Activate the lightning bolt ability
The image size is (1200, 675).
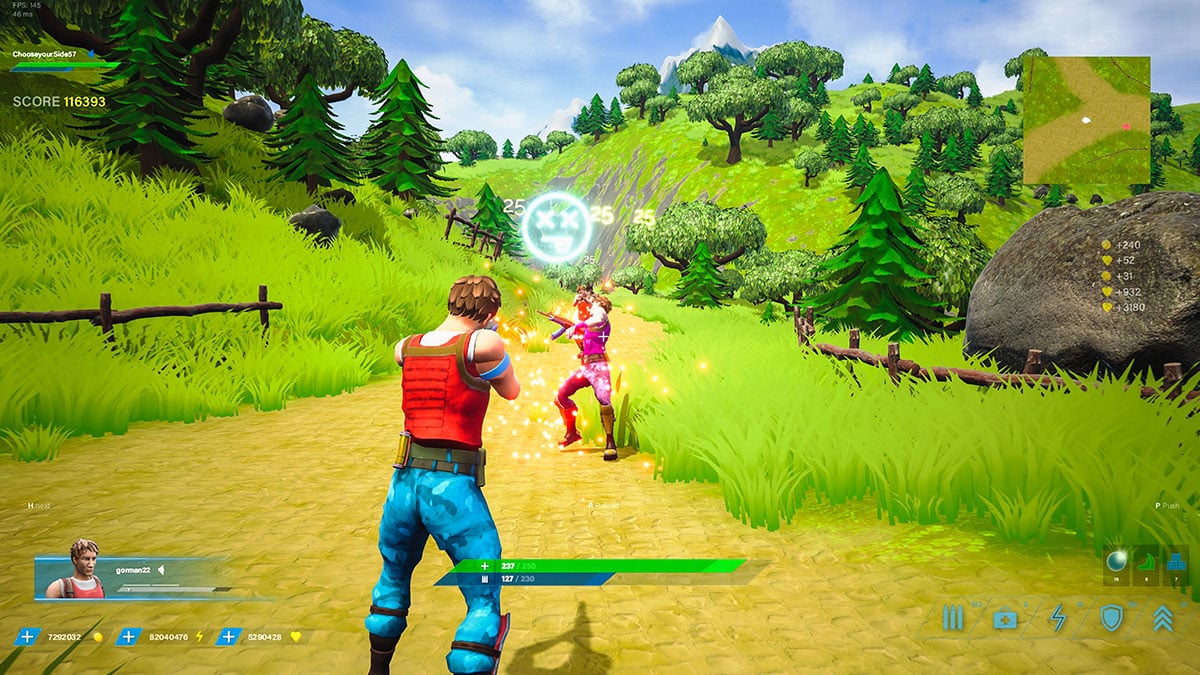coord(1057,618)
